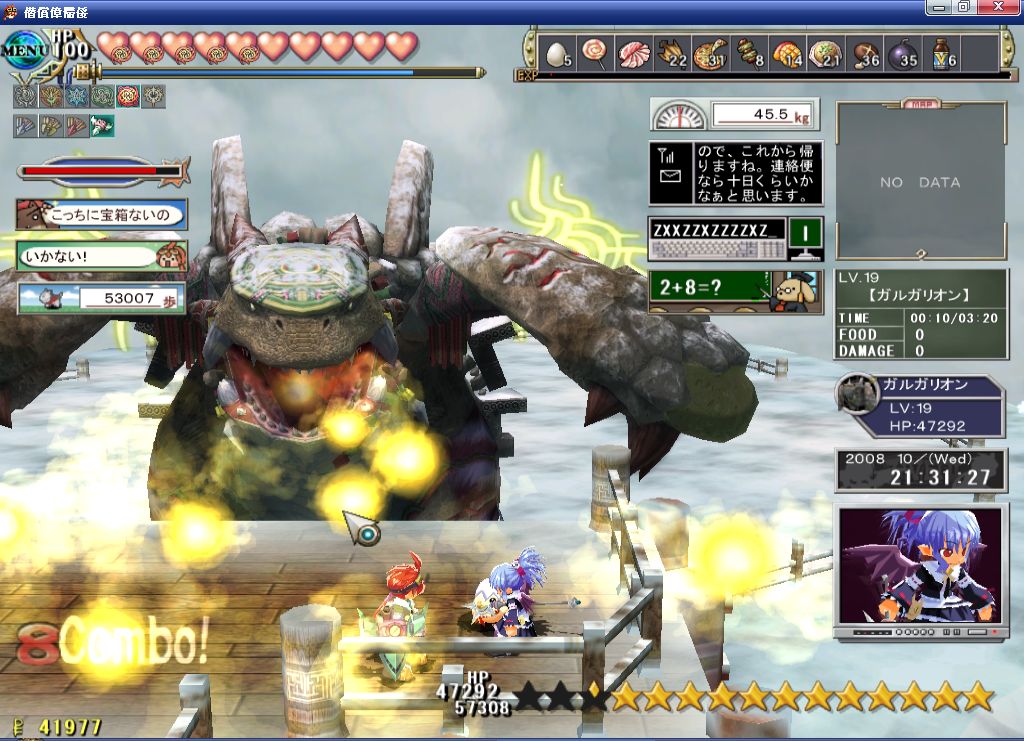Select the highlighted green arrow weapon icon
The height and width of the screenshot is (741, 1024).
pyautogui.click(x=102, y=125)
